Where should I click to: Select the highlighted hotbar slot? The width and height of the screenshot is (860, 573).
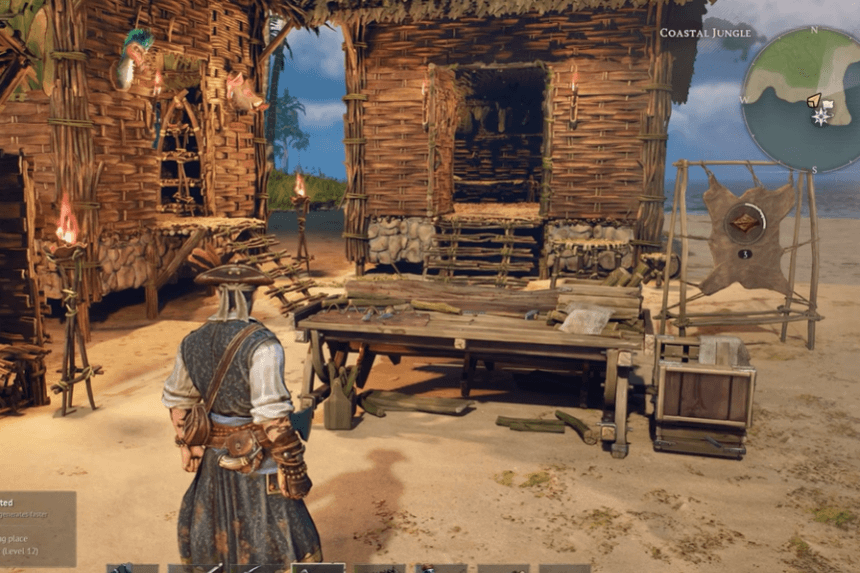coord(318,568)
